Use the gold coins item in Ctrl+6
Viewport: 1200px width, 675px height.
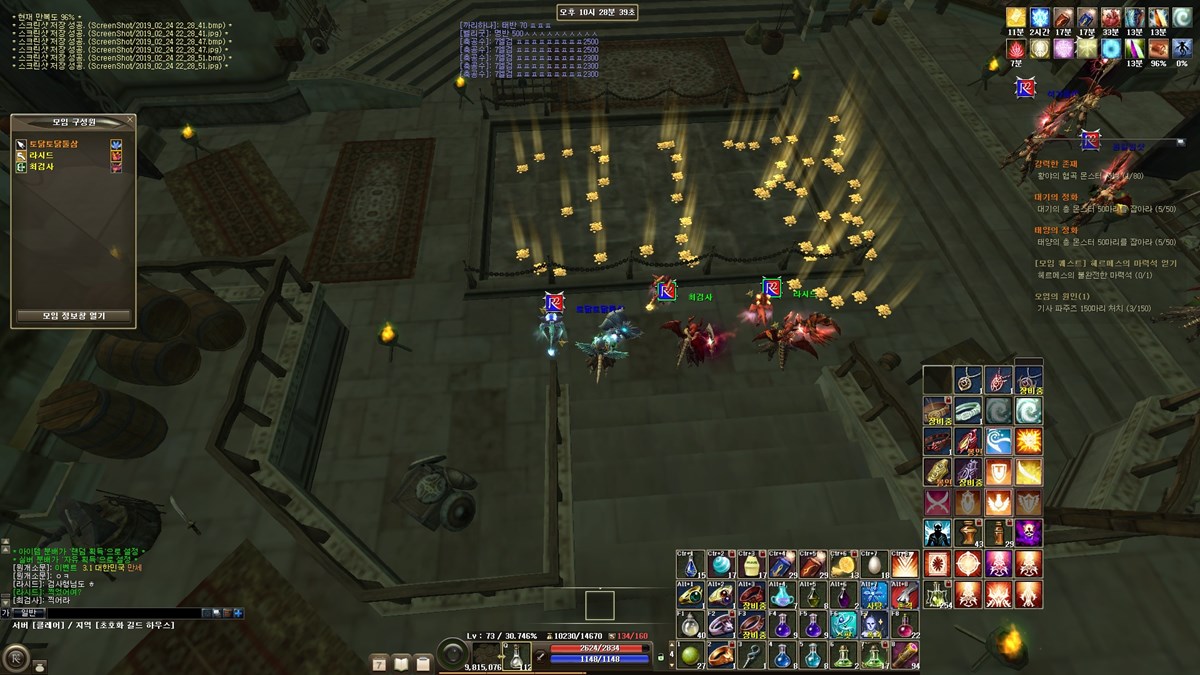click(844, 564)
